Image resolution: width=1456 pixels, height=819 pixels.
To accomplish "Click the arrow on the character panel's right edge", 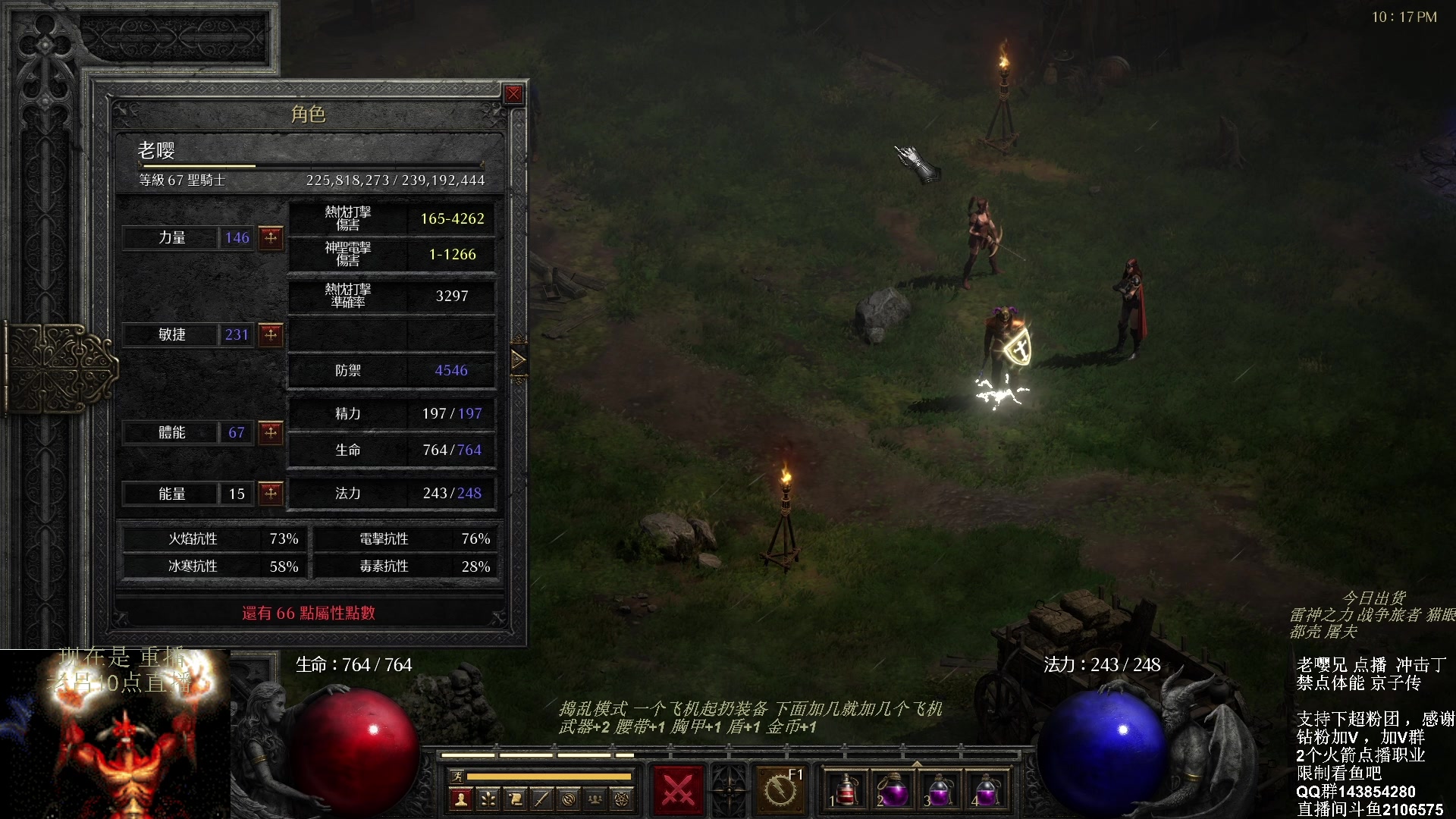I will point(519,359).
